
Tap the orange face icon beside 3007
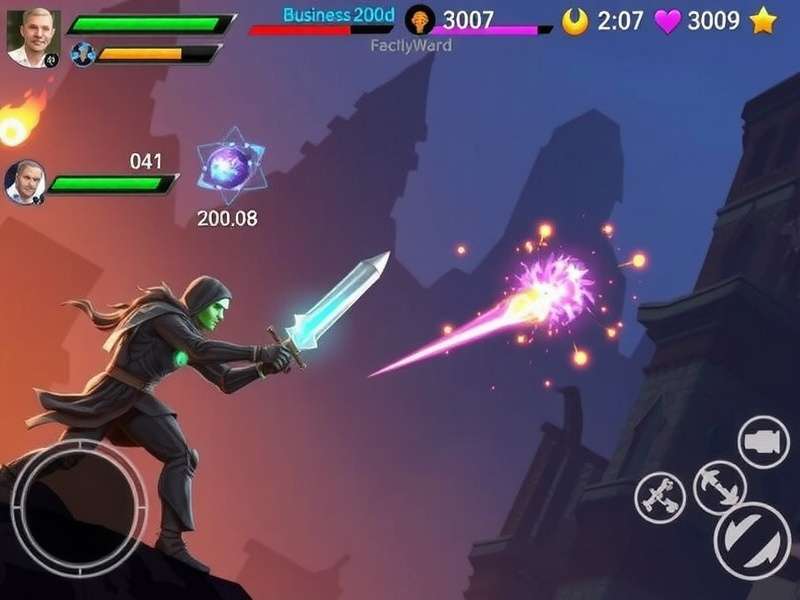pos(420,20)
